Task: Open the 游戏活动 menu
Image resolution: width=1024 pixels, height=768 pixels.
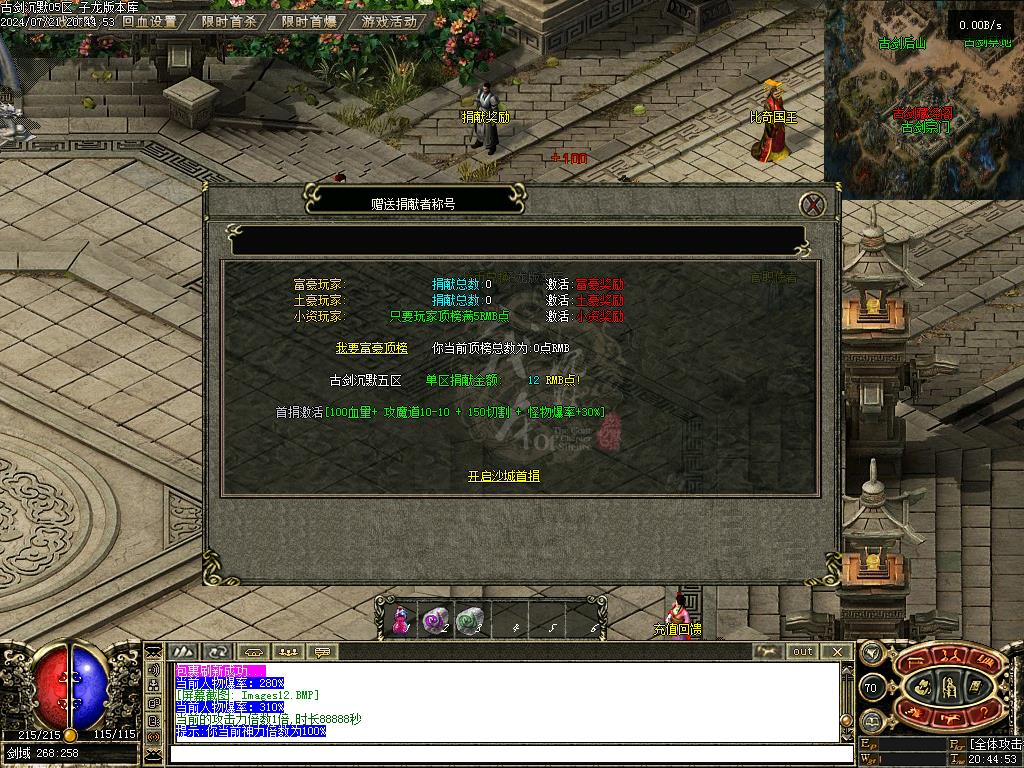Action: click(x=389, y=21)
